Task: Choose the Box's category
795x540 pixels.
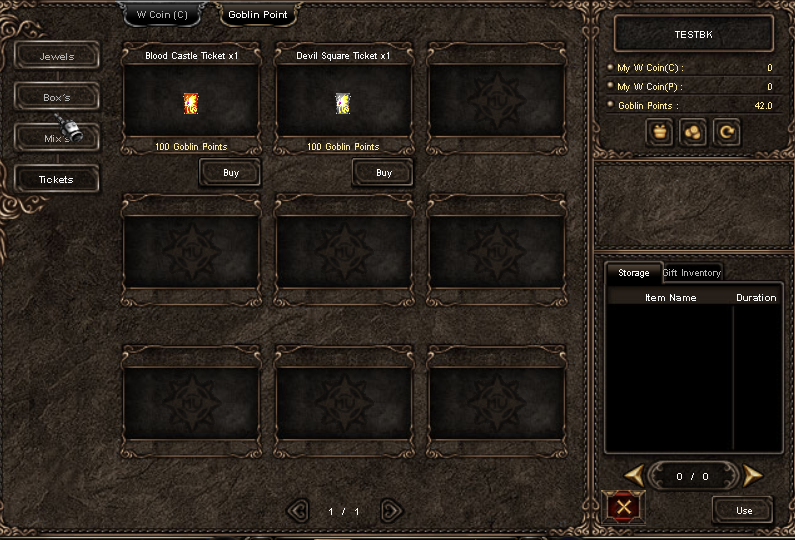Action: click(57, 97)
